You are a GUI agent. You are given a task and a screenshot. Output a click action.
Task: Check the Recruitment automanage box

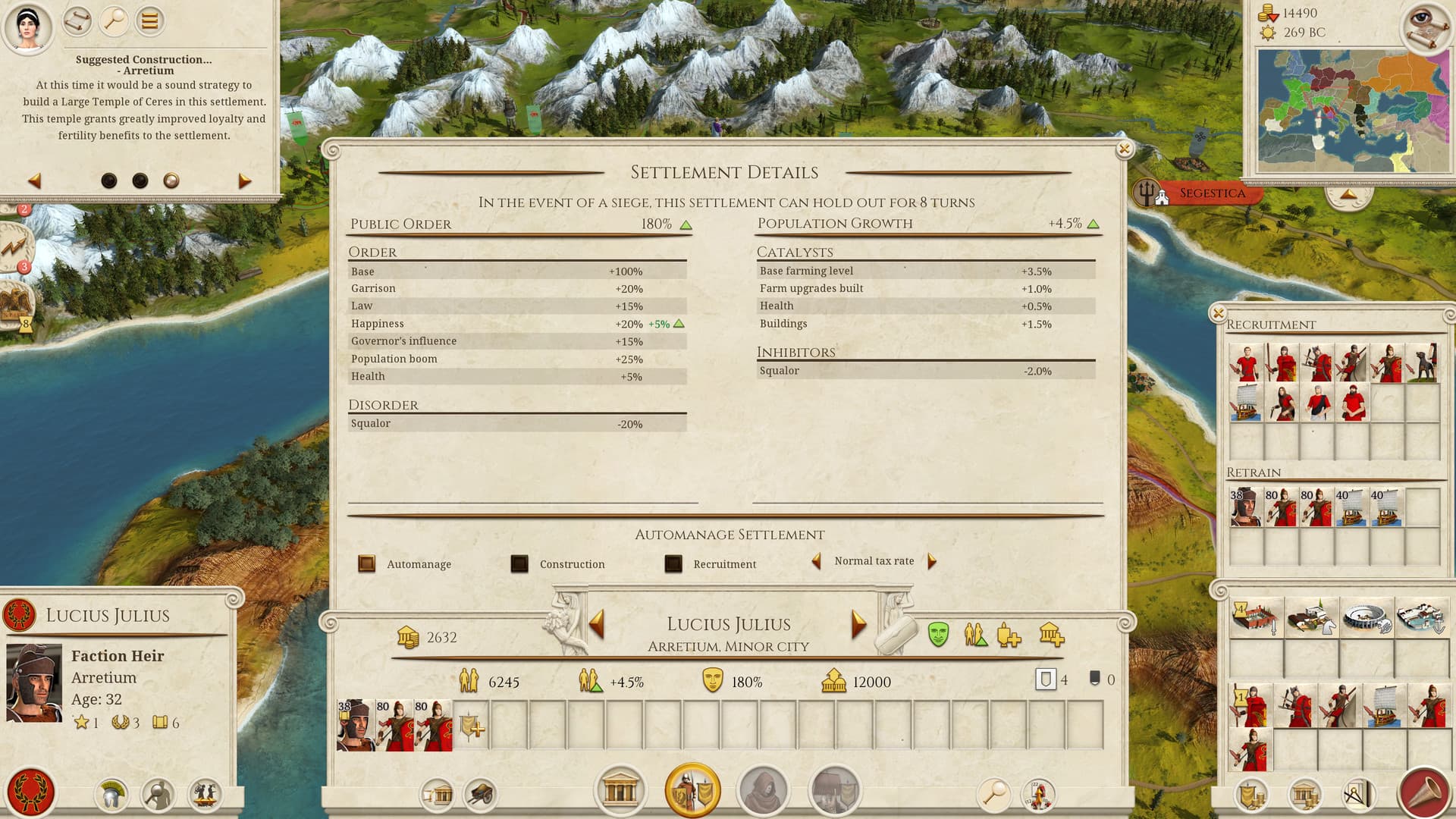point(672,564)
